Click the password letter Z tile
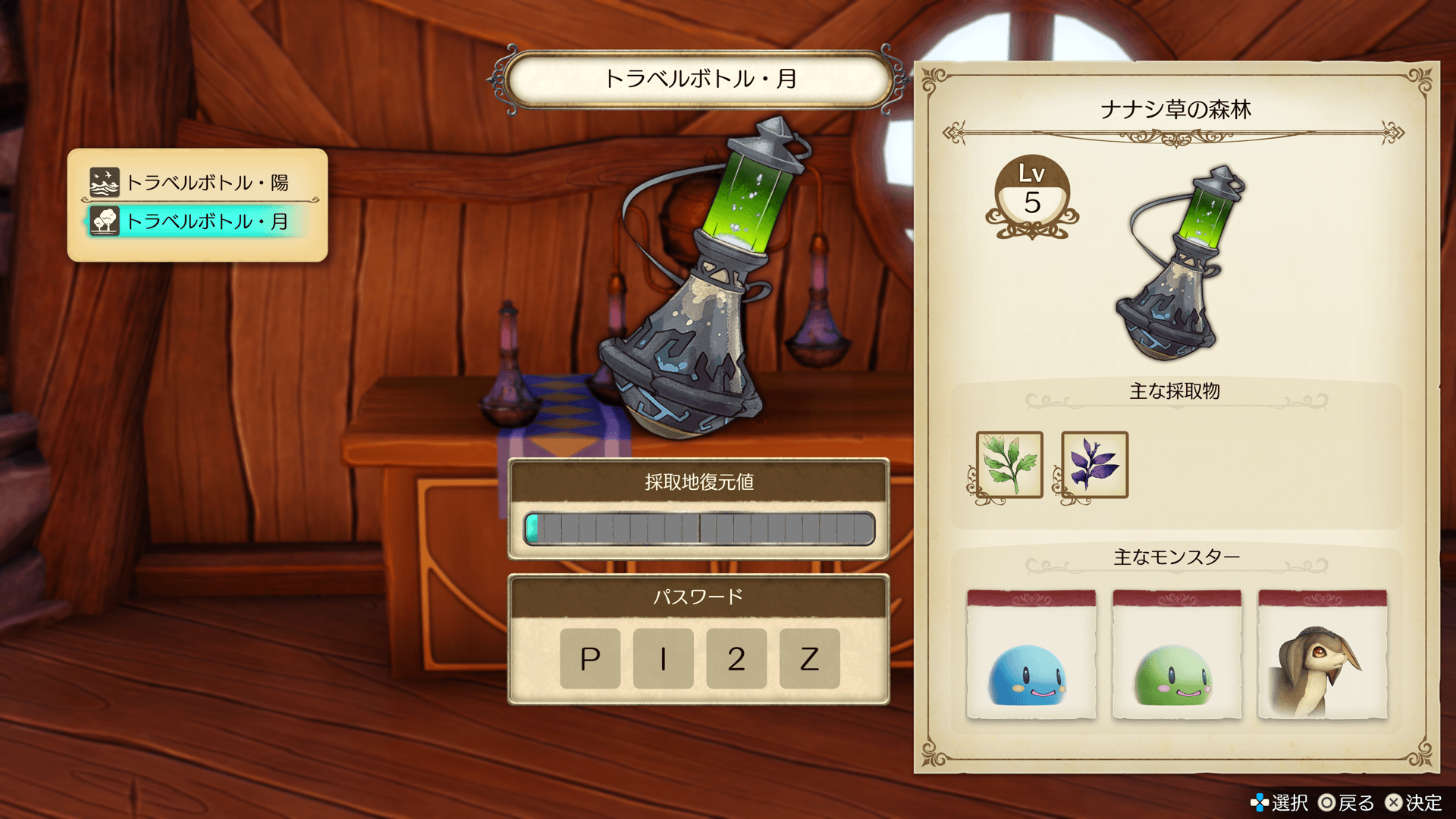 [x=809, y=658]
